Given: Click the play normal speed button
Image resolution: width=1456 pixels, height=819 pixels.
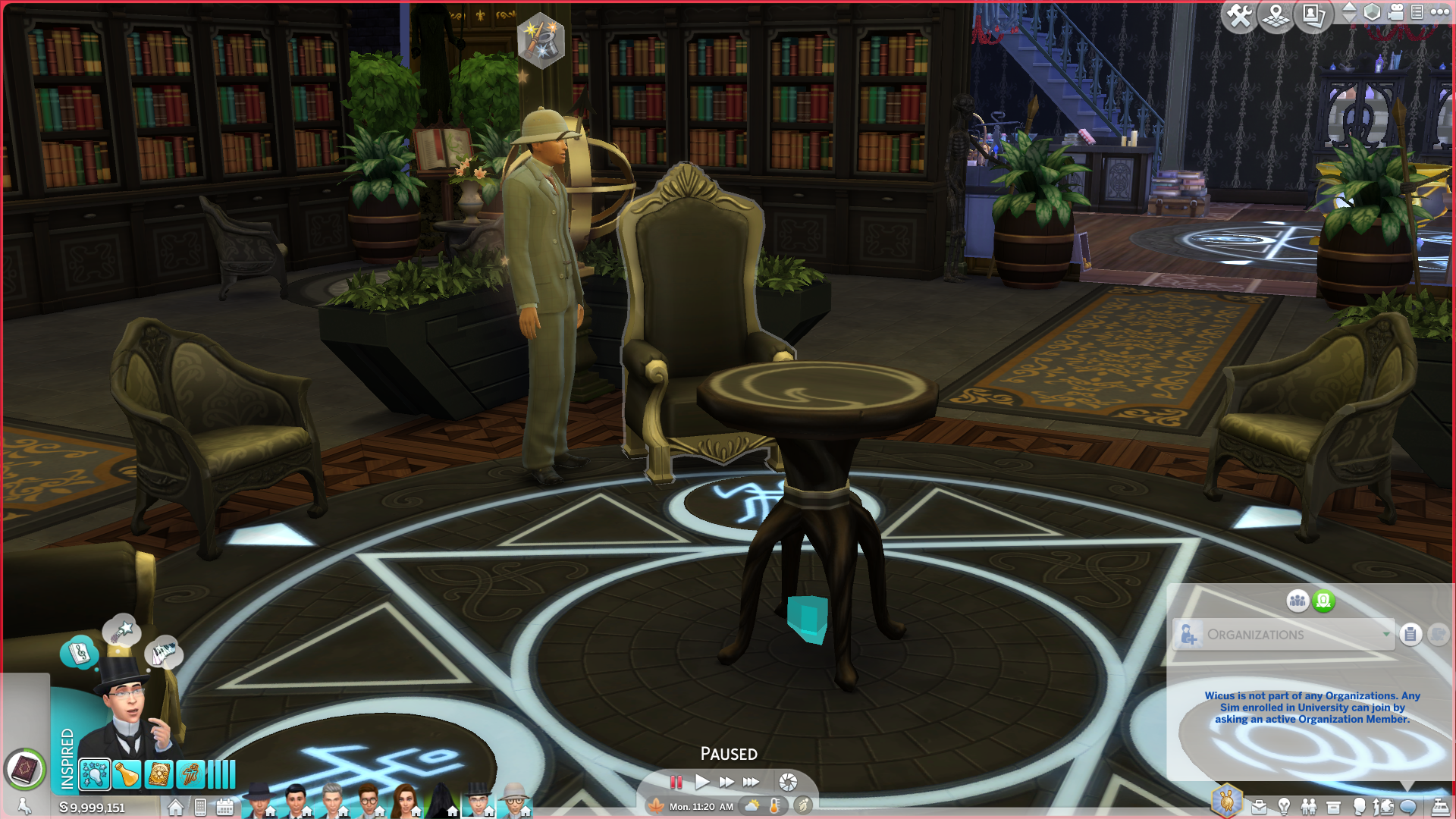Looking at the screenshot, I should (702, 782).
